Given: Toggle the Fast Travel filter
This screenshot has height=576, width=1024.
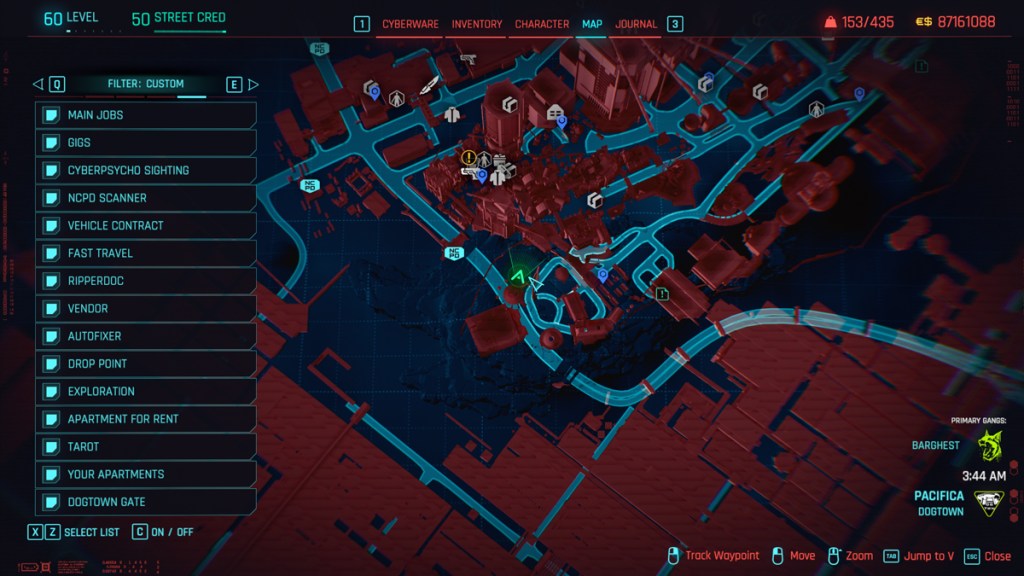Looking at the screenshot, I should (146, 253).
